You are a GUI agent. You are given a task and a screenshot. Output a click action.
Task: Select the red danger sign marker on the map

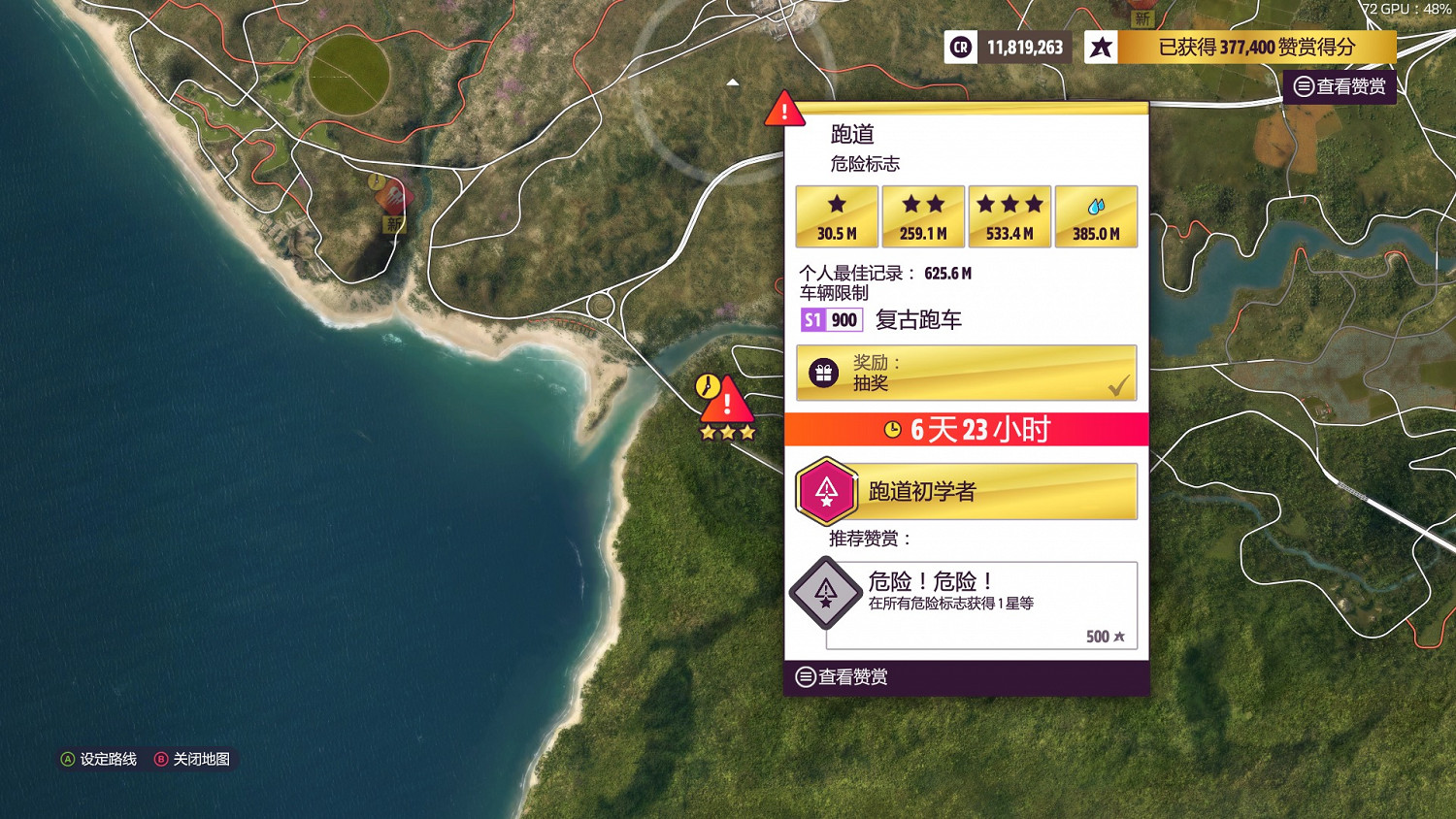727,401
